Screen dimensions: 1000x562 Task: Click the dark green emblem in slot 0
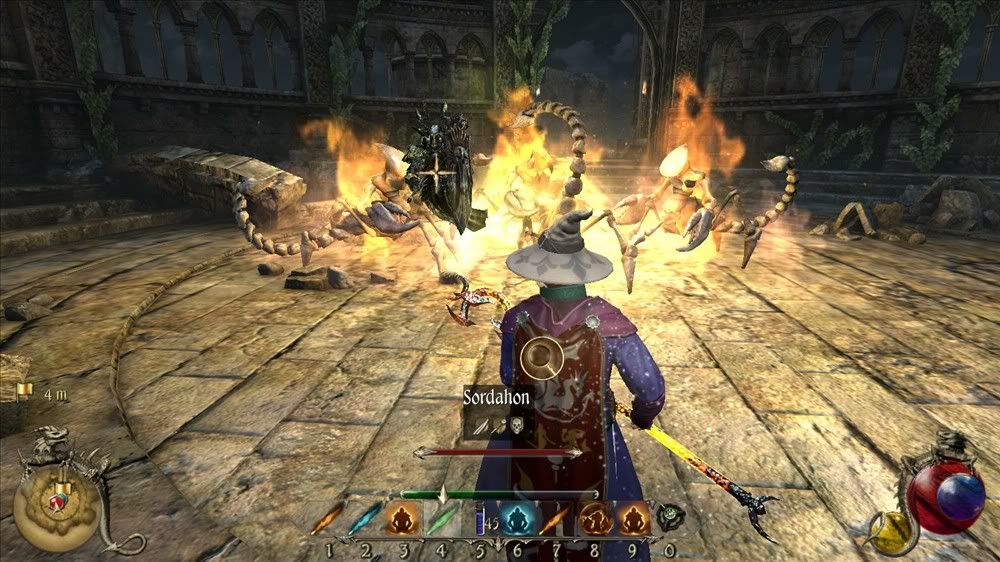tap(670, 517)
